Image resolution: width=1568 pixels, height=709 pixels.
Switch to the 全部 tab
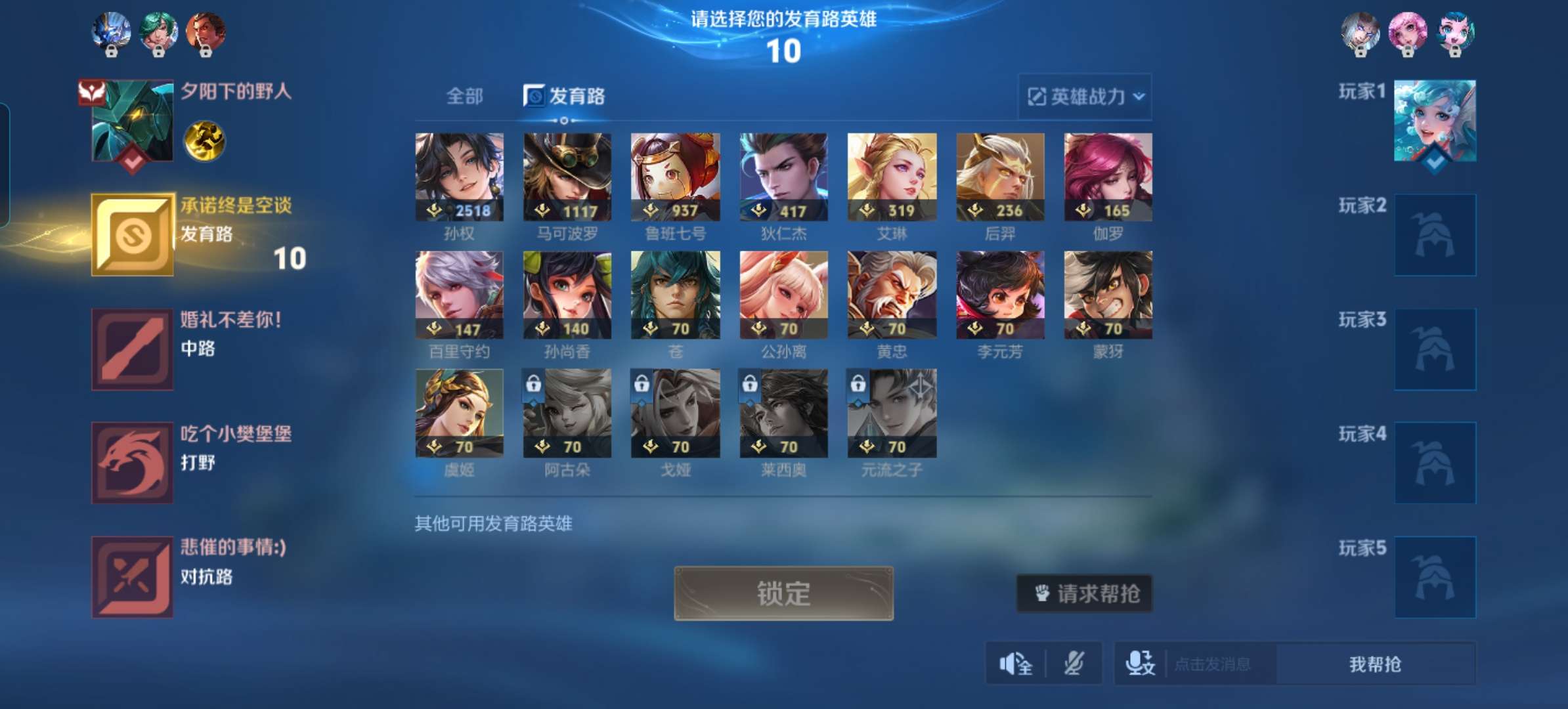point(467,97)
